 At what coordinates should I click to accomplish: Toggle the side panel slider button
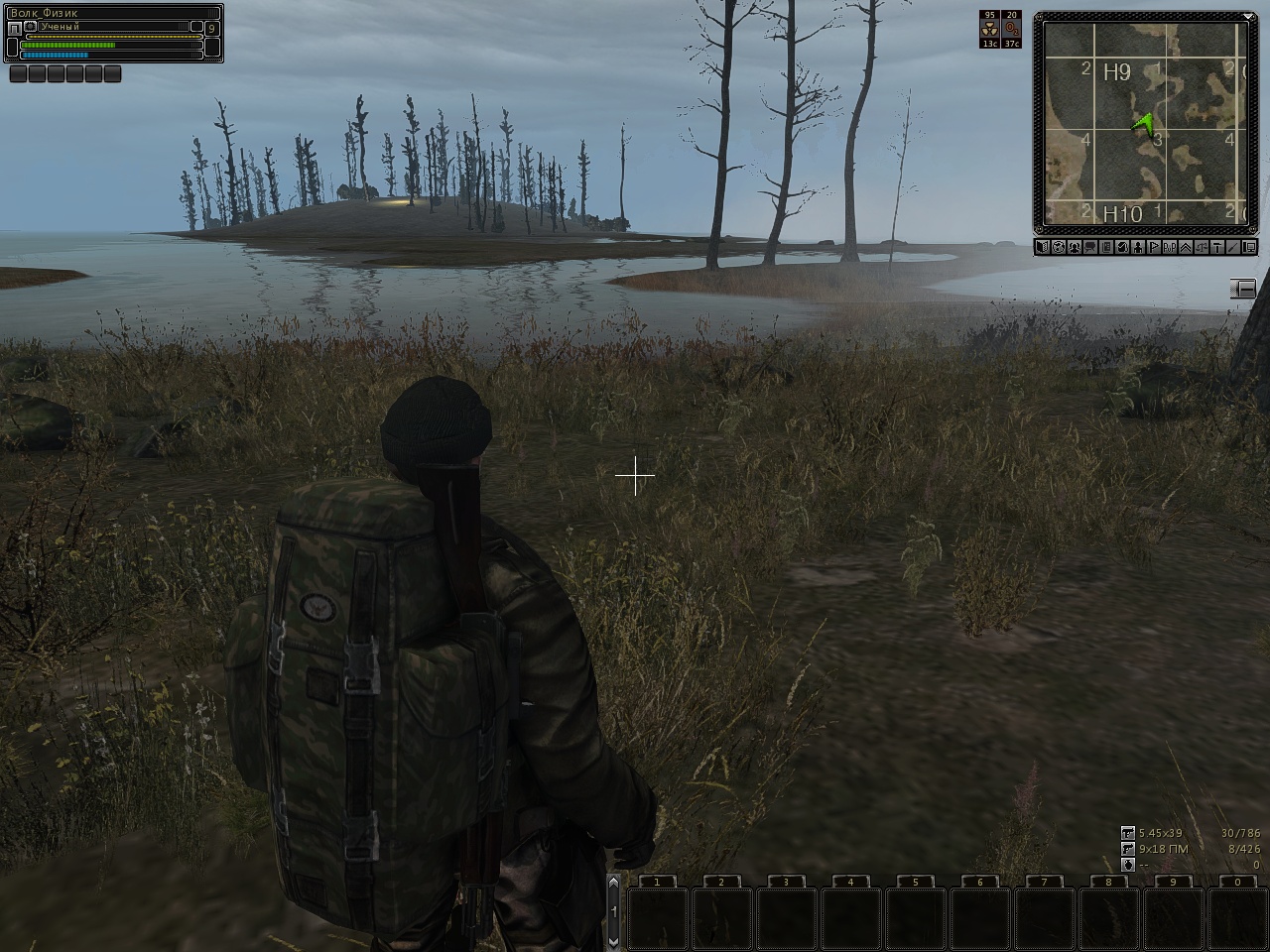[1243, 288]
